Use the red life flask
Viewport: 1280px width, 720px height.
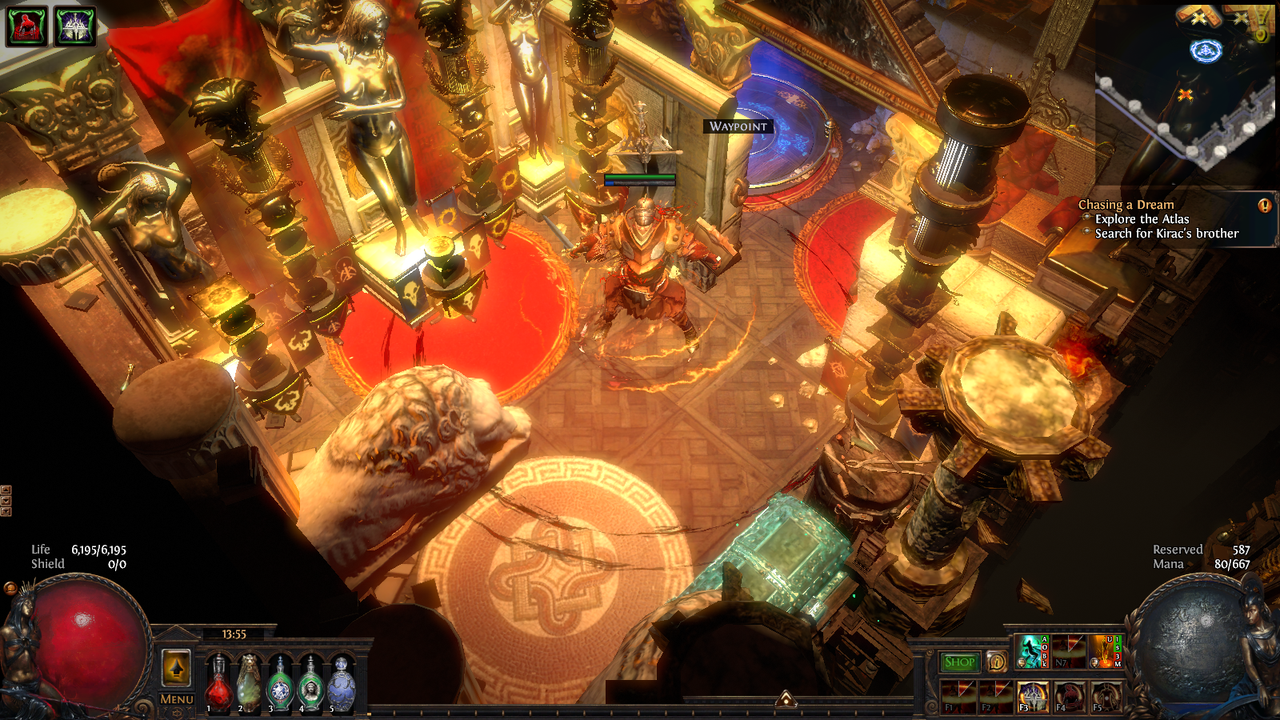click(218, 686)
